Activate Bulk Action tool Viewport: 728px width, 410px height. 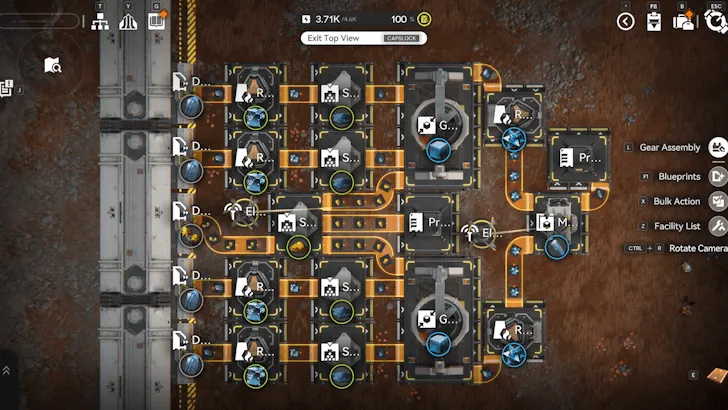(x=717, y=201)
